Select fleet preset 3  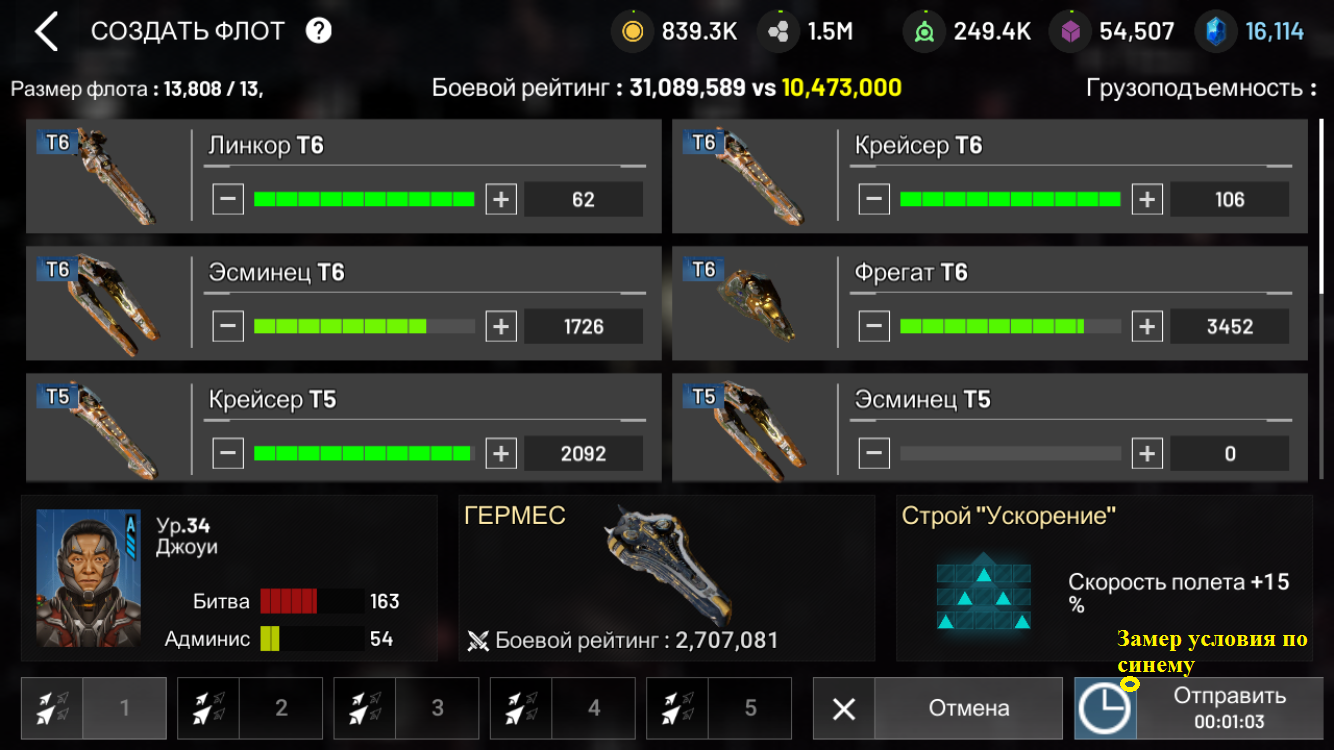coord(406,708)
